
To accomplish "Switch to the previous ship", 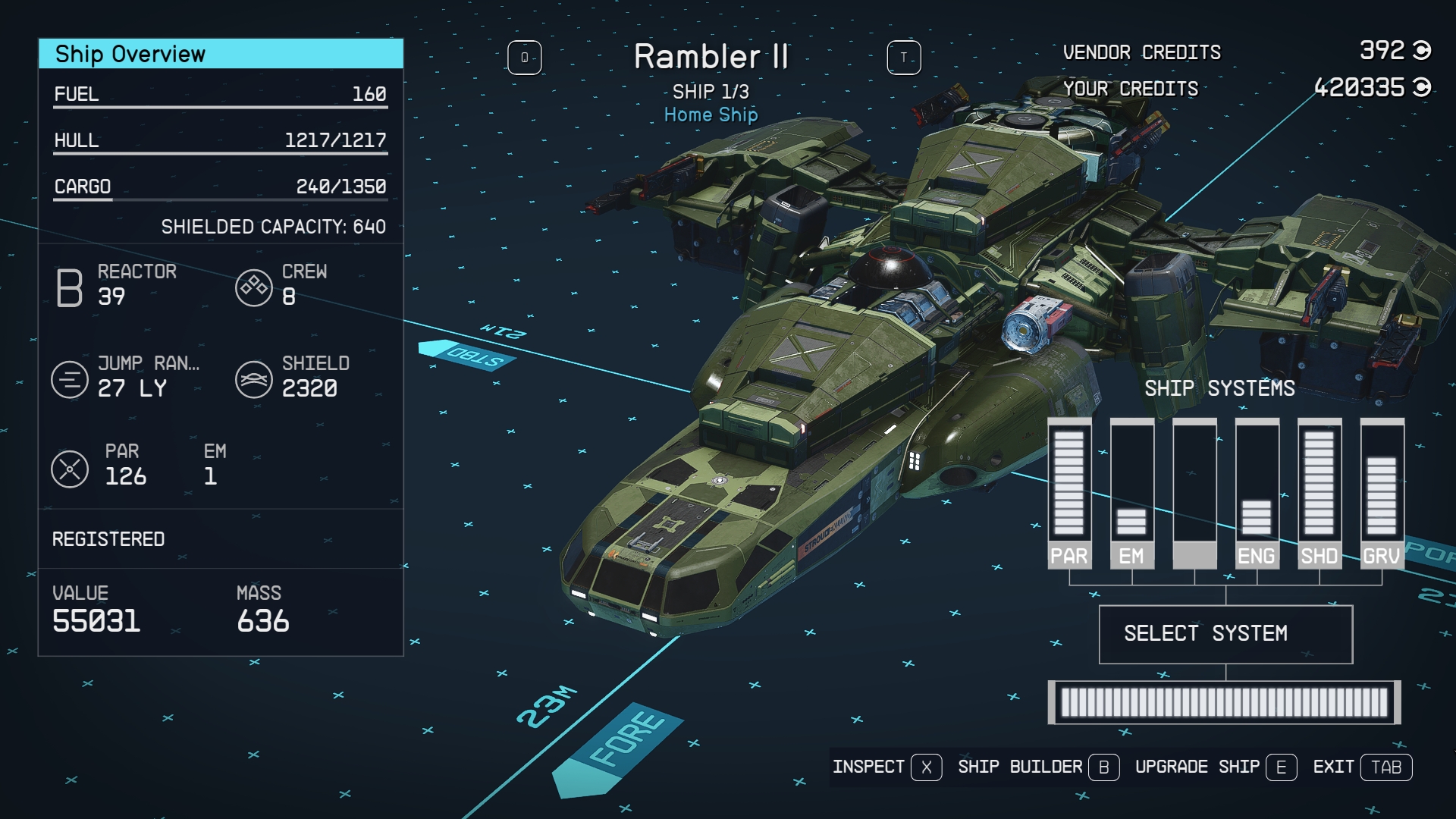I will [x=524, y=58].
